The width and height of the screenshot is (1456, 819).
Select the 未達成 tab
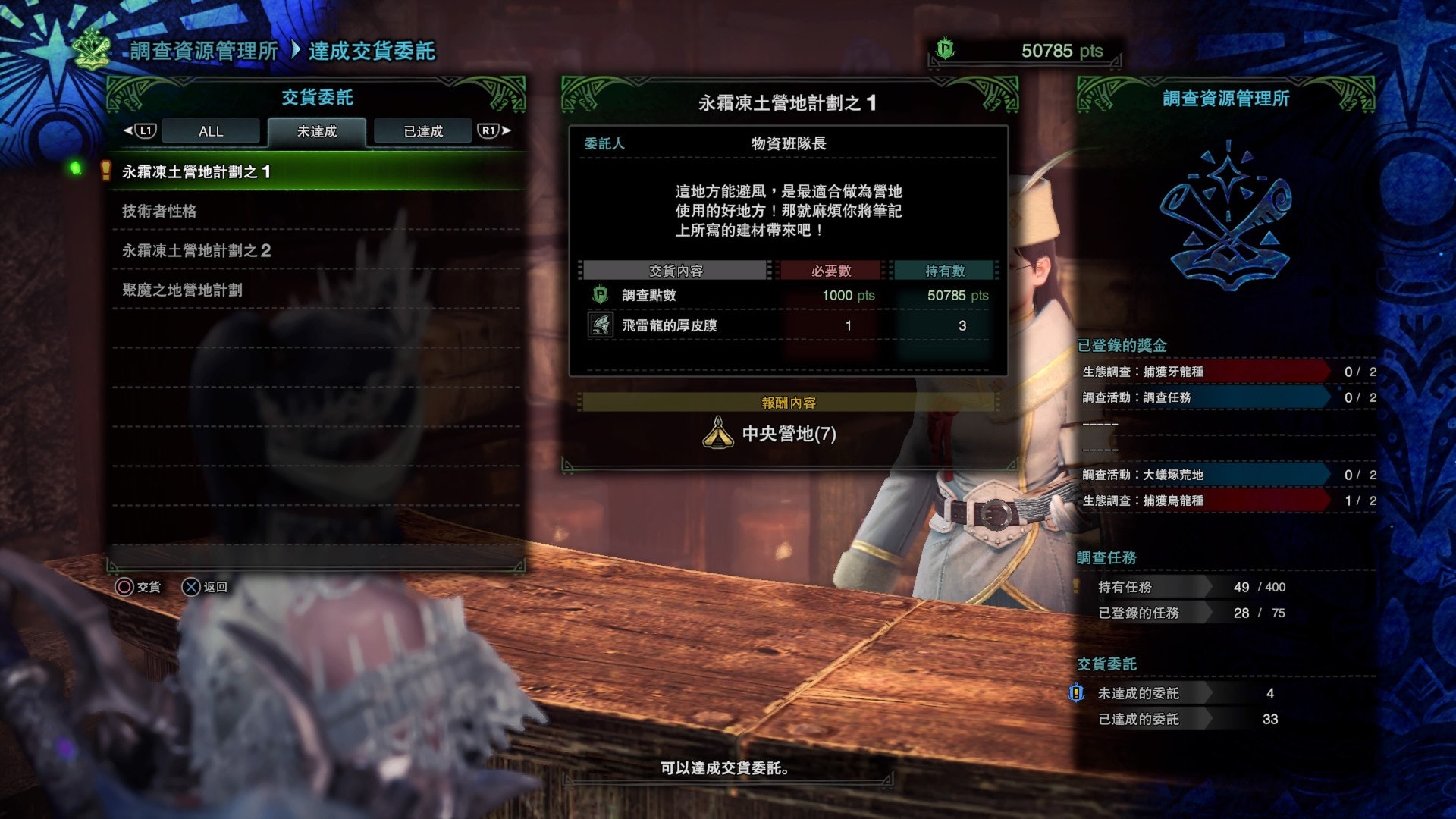point(317,131)
